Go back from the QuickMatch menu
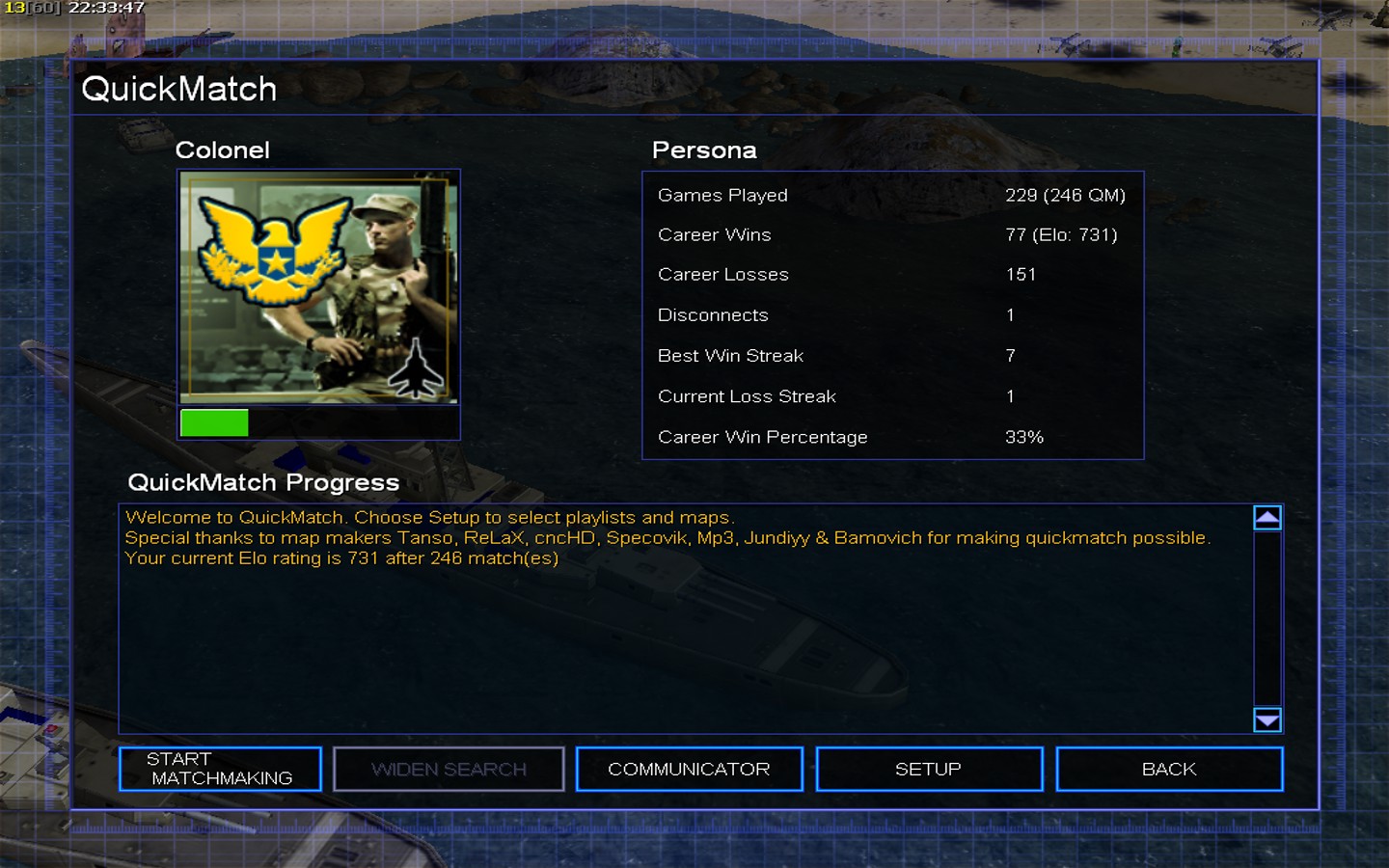 1168,769
